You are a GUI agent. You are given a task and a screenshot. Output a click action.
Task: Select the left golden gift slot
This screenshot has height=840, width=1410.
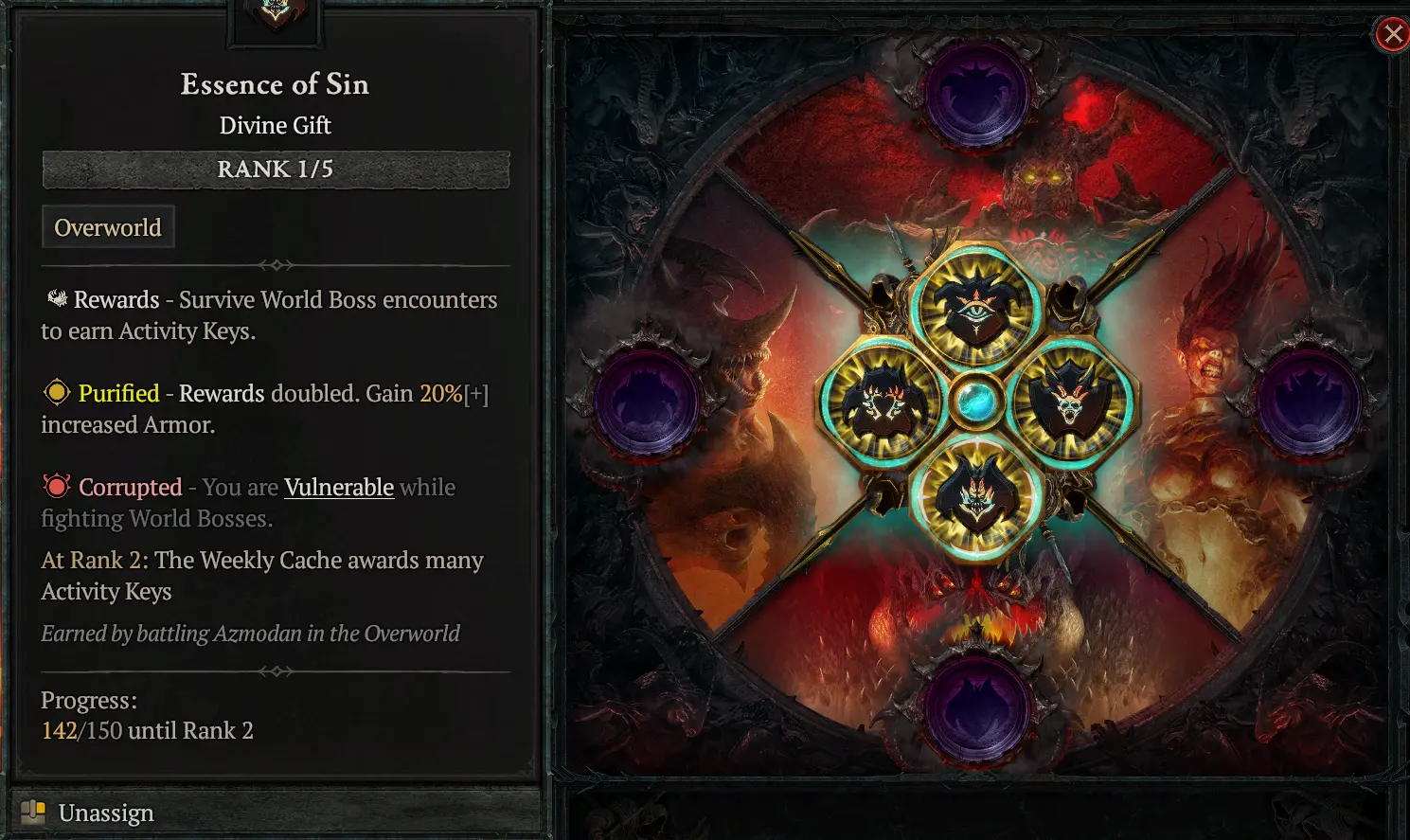pyautogui.click(x=883, y=402)
